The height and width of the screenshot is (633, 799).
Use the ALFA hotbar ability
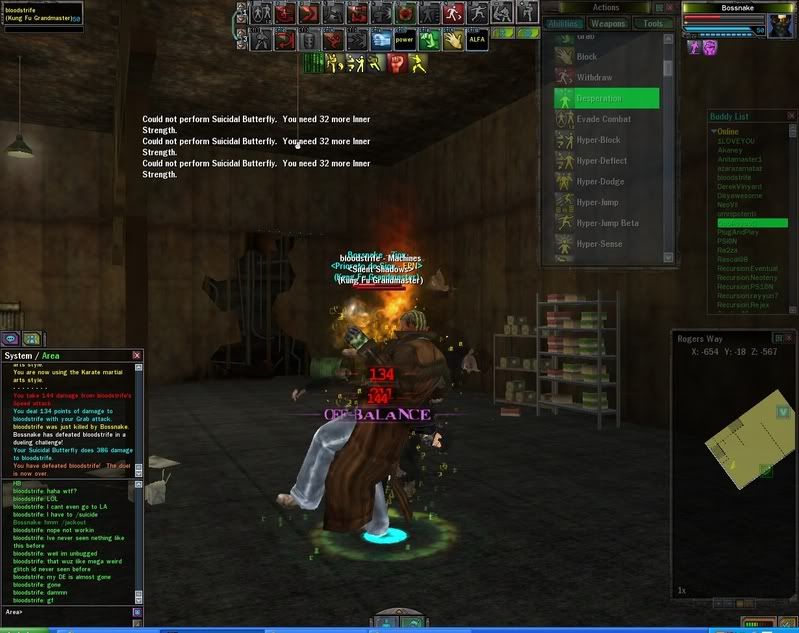[x=477, y=41]
